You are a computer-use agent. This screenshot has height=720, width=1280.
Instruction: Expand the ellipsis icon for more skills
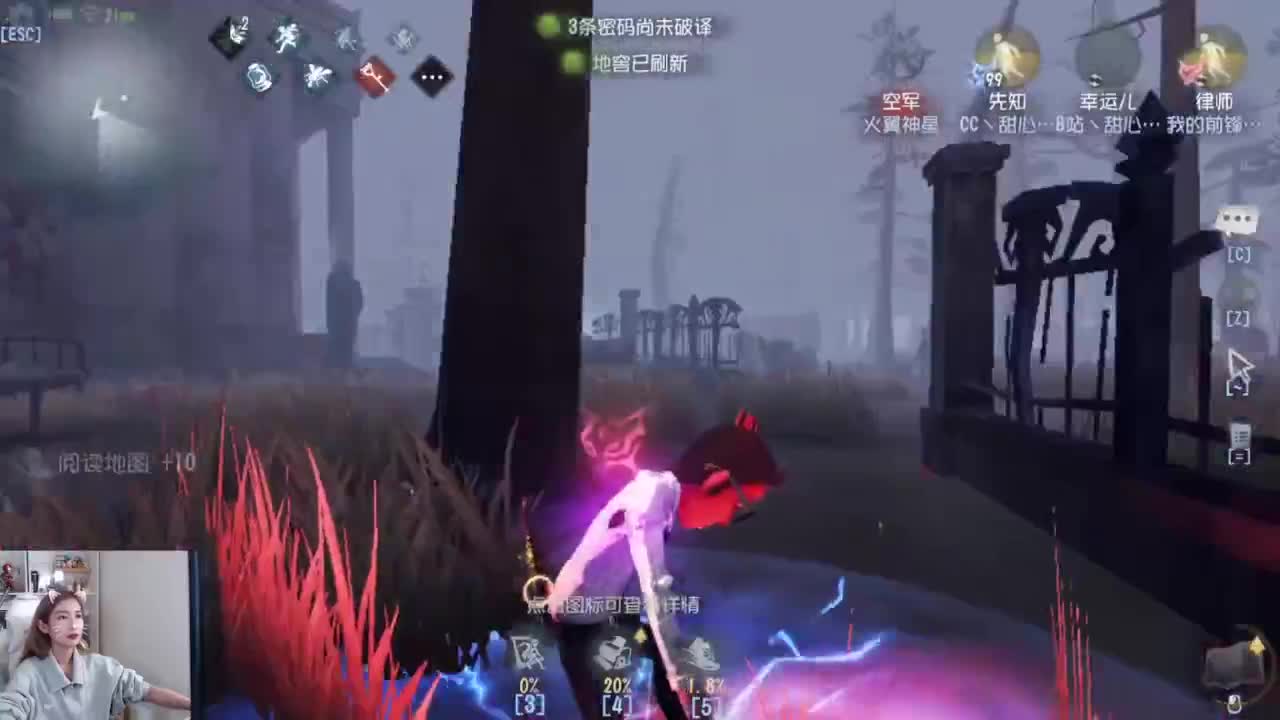click(x=433, y=77)
